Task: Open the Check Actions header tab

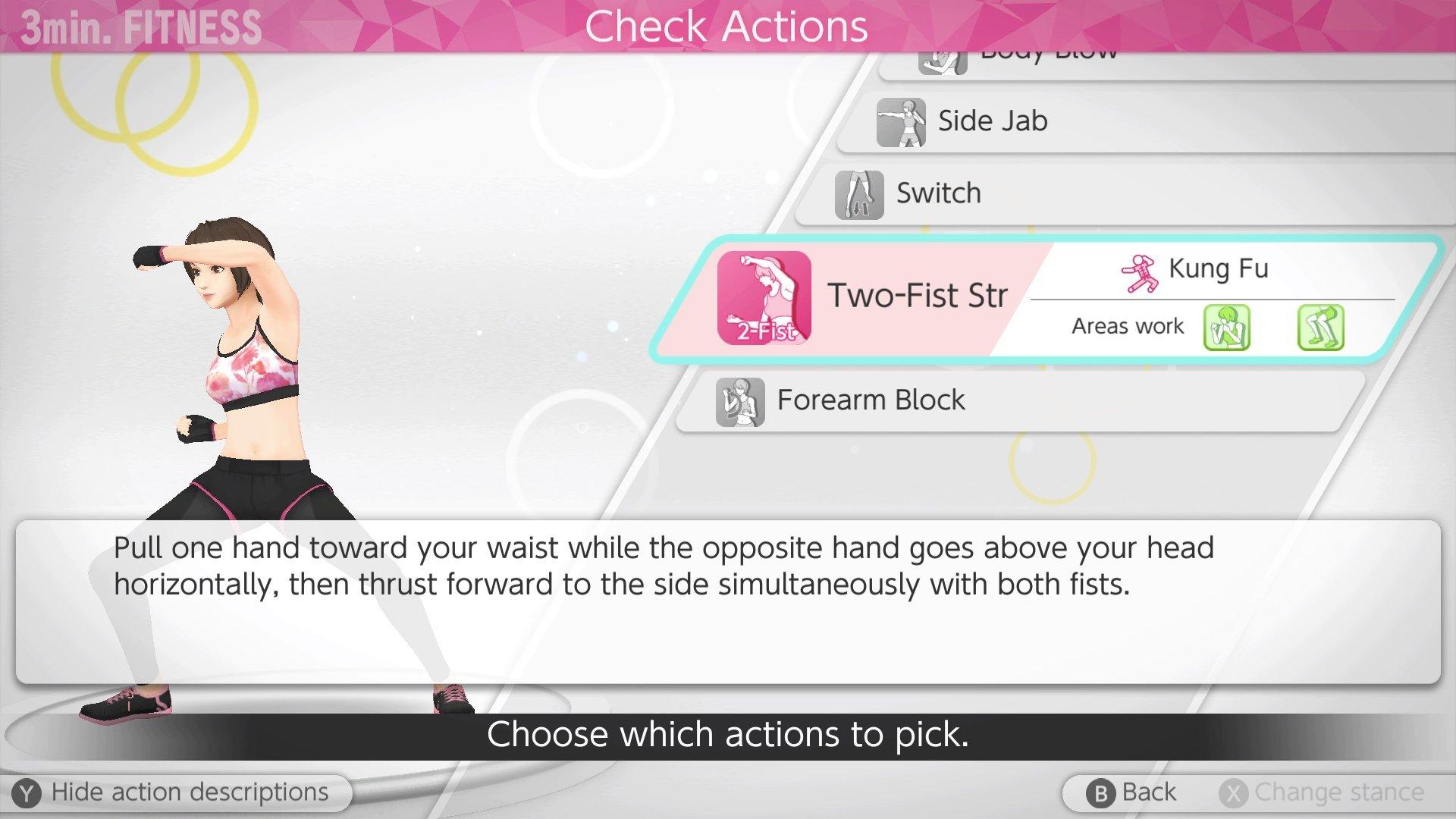Action: pos(727,25)
